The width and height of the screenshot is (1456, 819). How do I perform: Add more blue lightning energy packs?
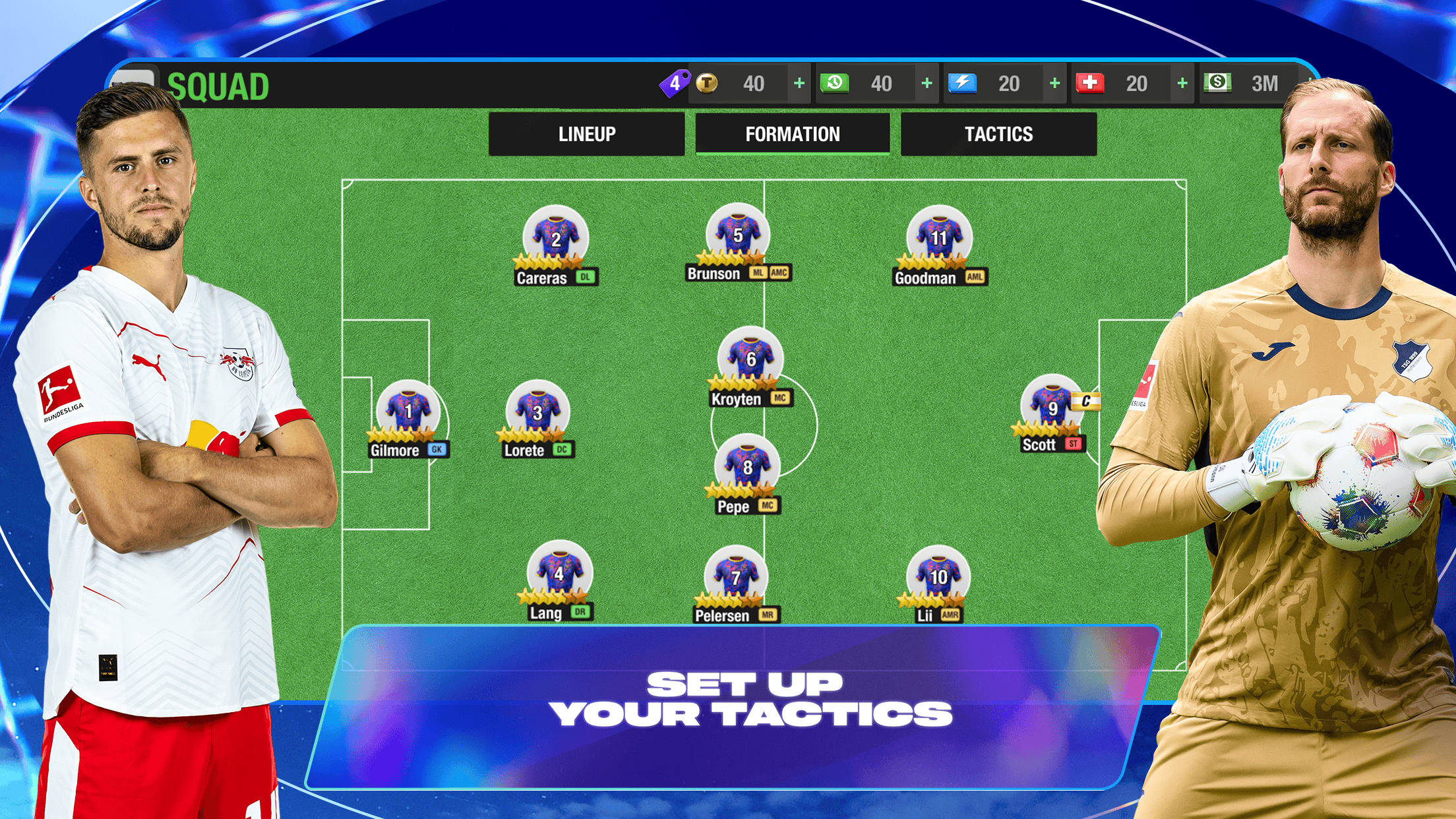[1054, 84]
